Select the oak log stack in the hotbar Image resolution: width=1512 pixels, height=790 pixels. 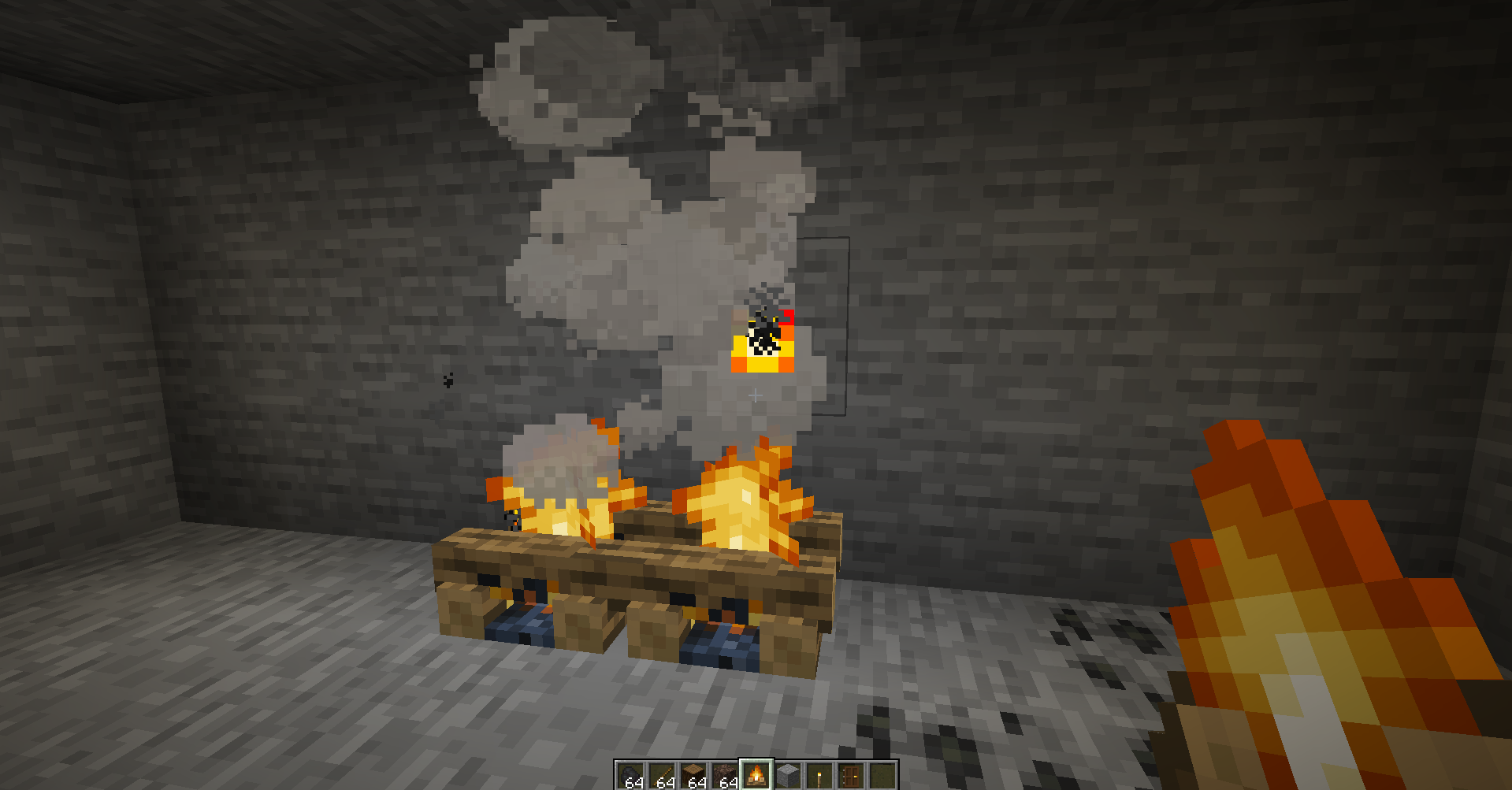tap(693, 772)
